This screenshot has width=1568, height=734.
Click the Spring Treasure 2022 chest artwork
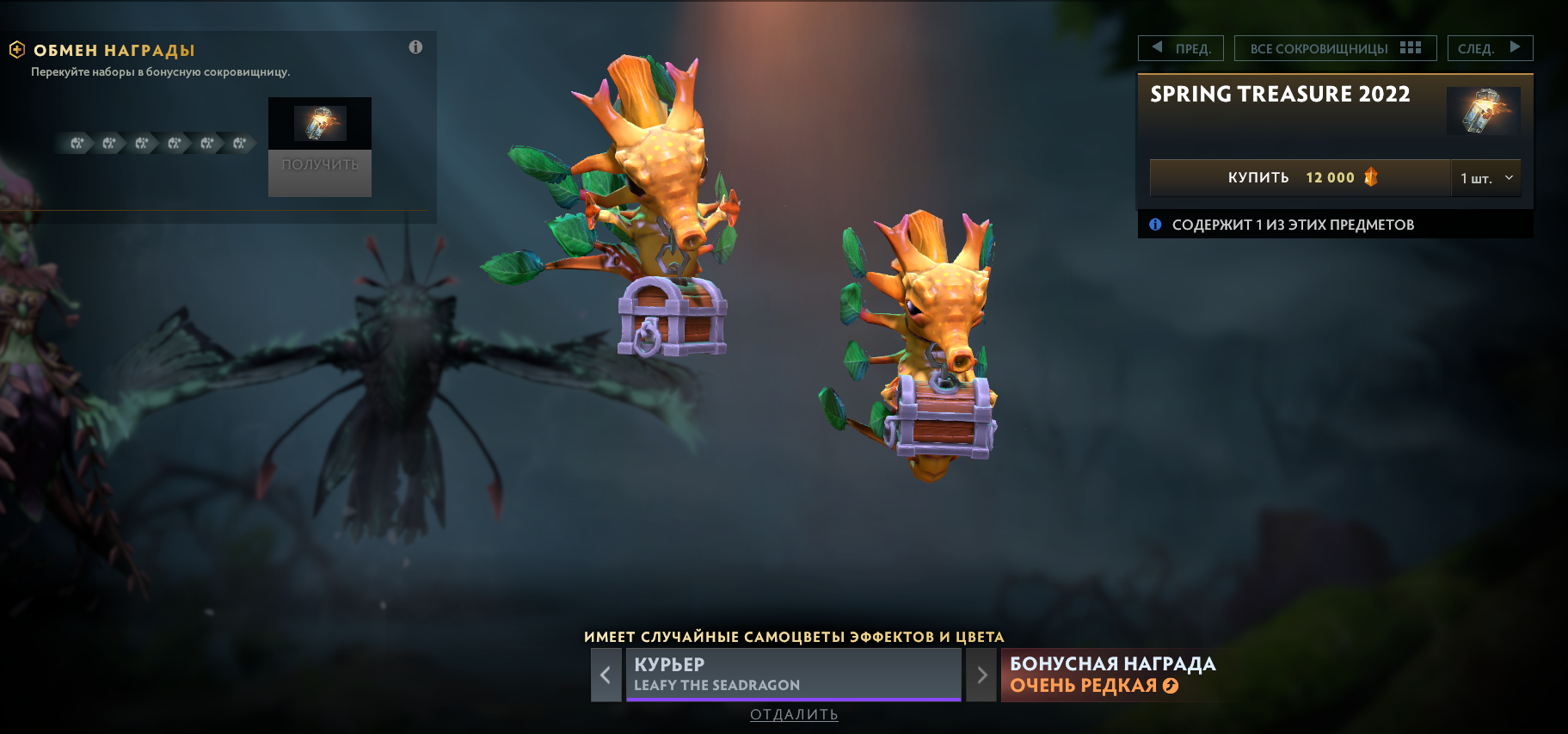(1484, 110)
